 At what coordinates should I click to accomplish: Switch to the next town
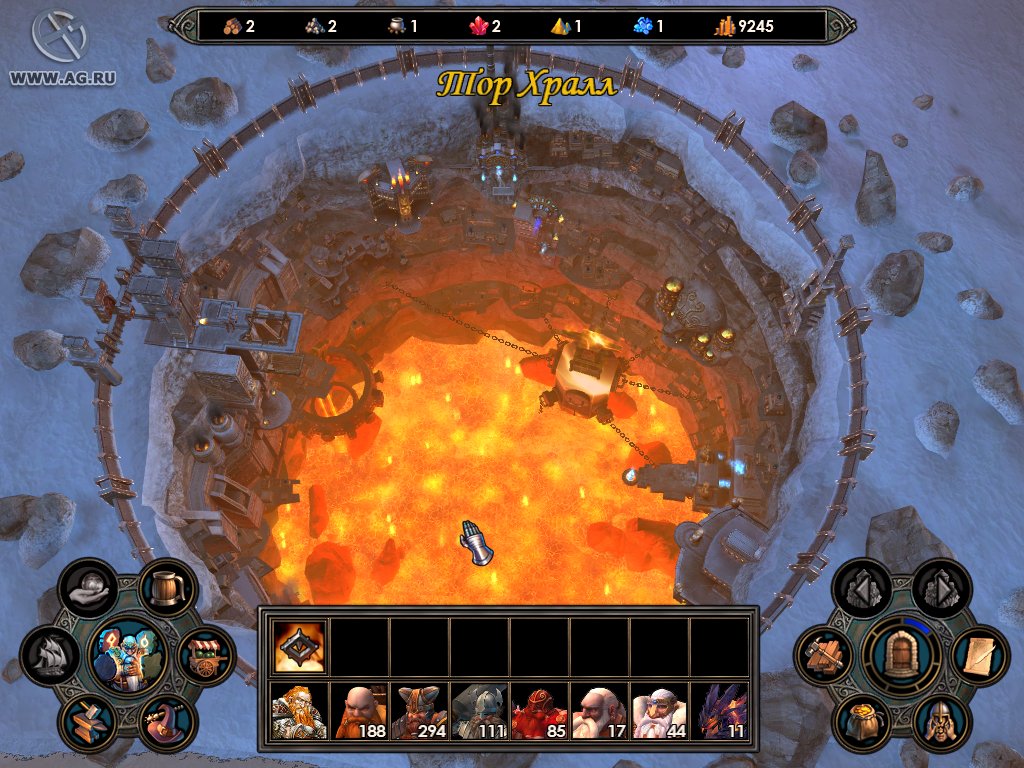click(x=941, y=590)
